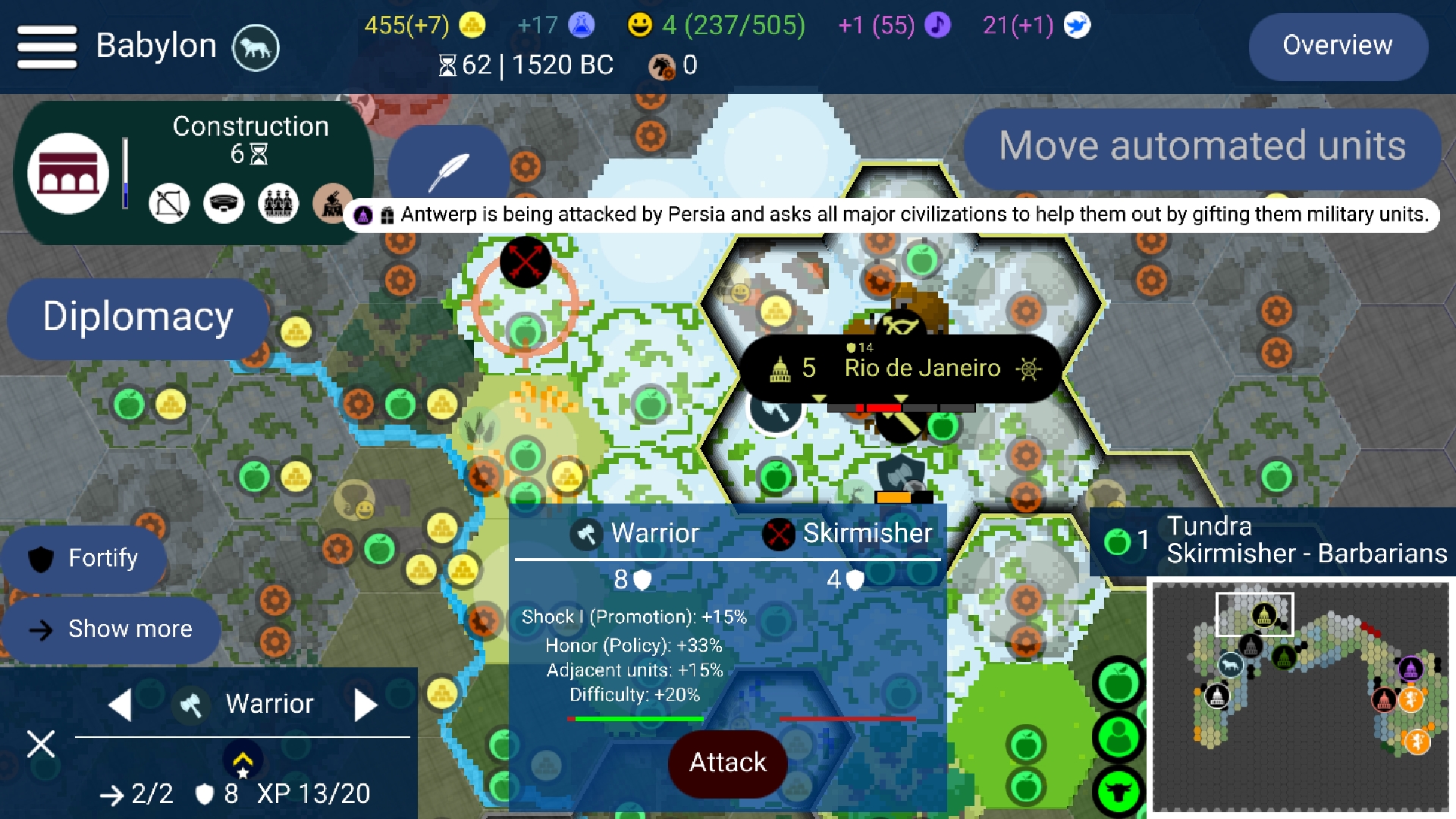The image size is (1456, 819).
Task: Open the Overview screen
Action: point(1338,46)
